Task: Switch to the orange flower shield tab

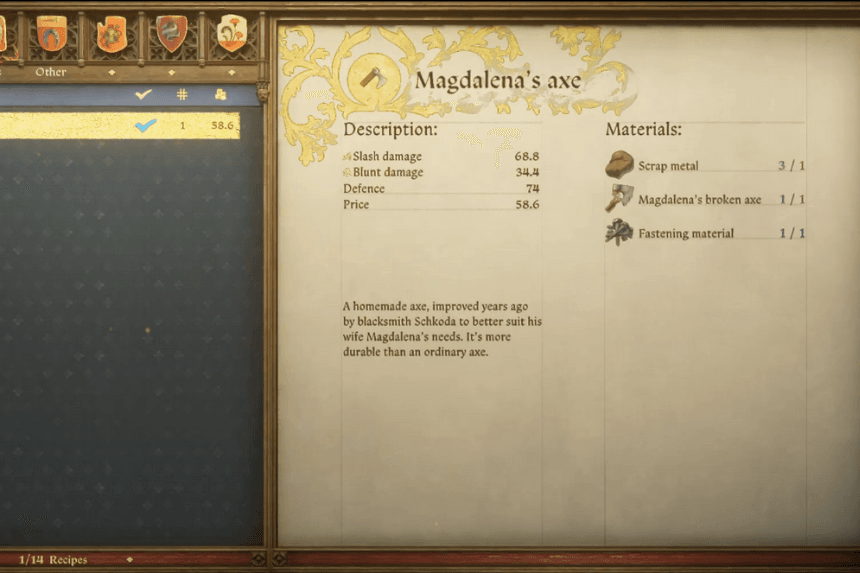Action: (x=232, y=32)
